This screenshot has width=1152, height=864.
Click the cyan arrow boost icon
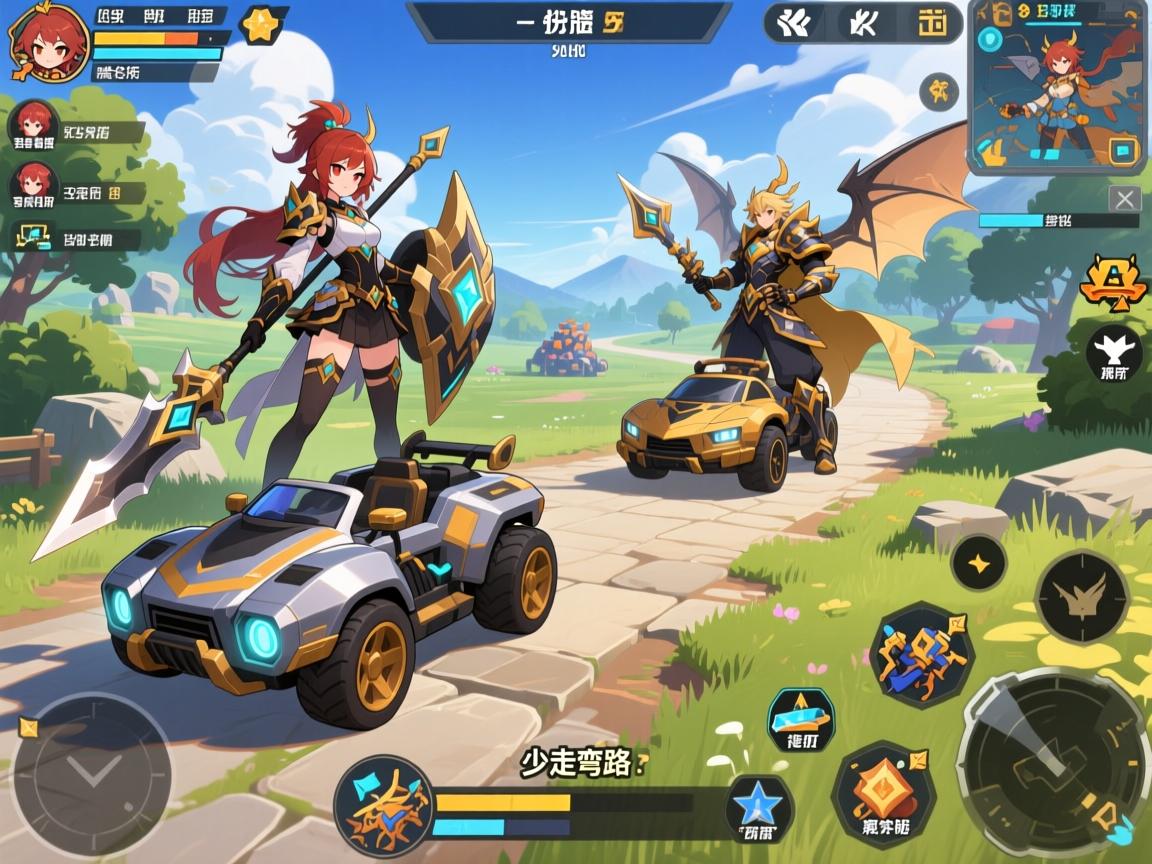pyautogui.click(x=801, y=720)
